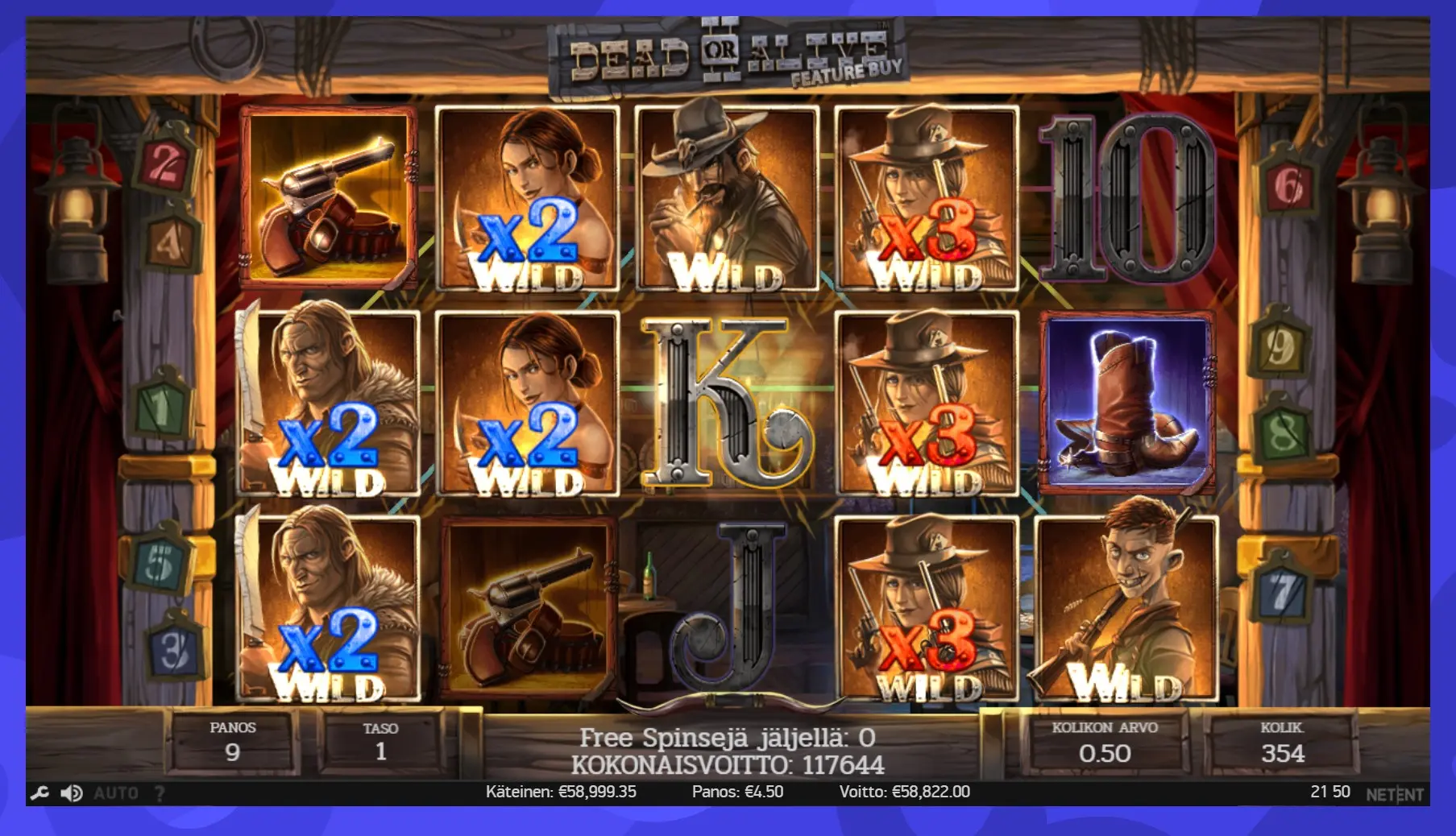
Task: Open the wrench game settings
Action: pyautogui.click(x=39, y=793)
